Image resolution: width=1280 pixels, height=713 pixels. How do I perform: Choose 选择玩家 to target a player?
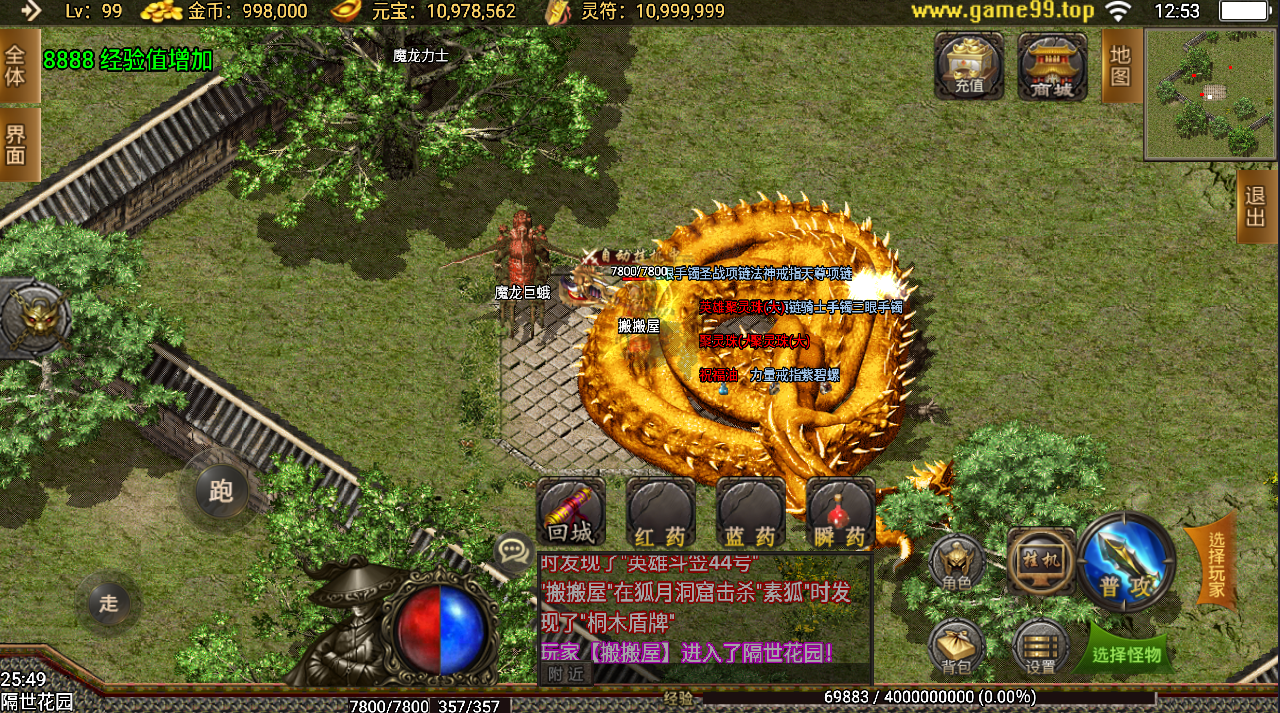[1214, 563]
